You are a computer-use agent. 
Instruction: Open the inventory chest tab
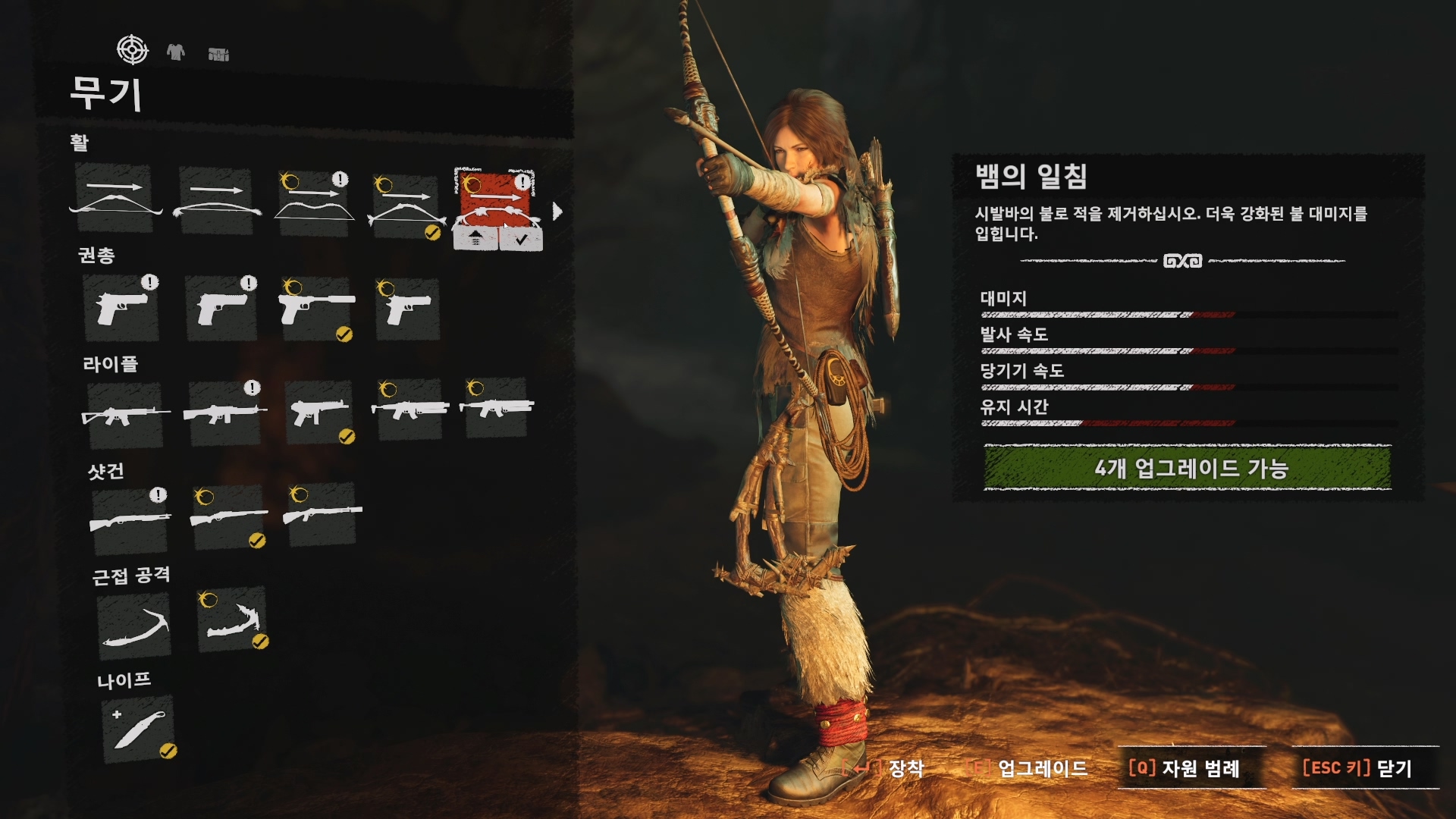[x=218, y=54]
